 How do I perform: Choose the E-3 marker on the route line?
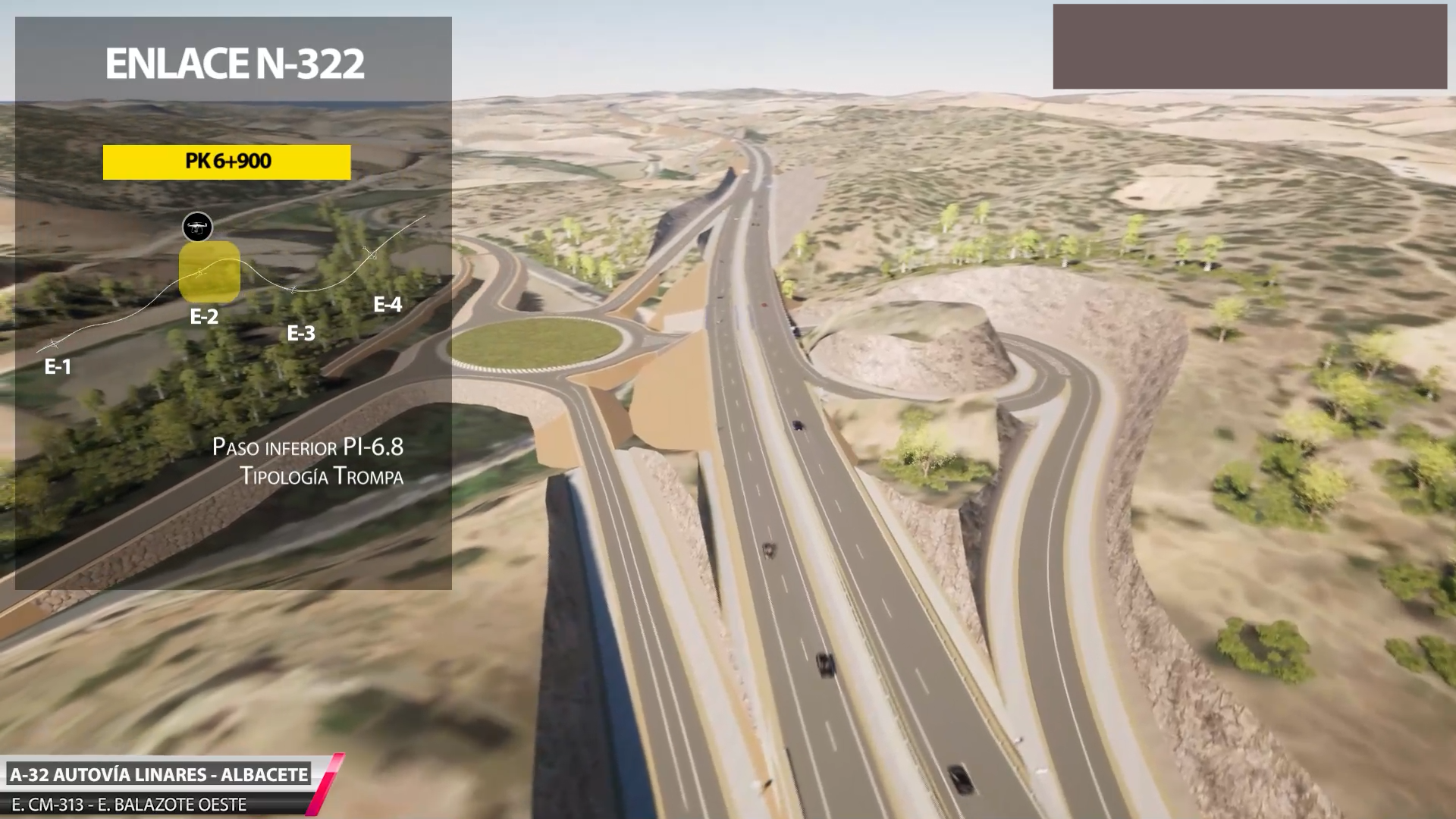tap(293, 290)
